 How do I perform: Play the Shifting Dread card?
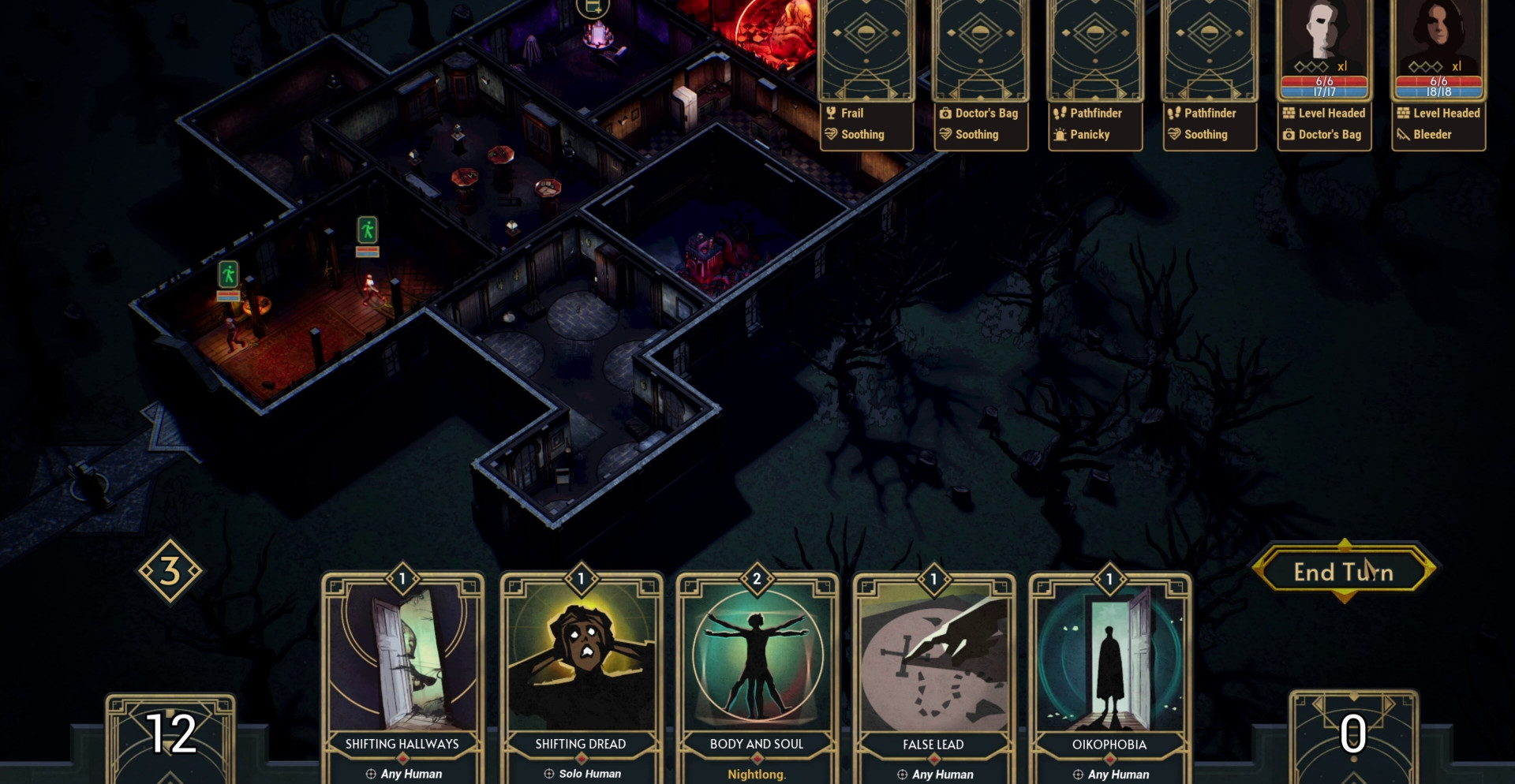click(581, 670)
